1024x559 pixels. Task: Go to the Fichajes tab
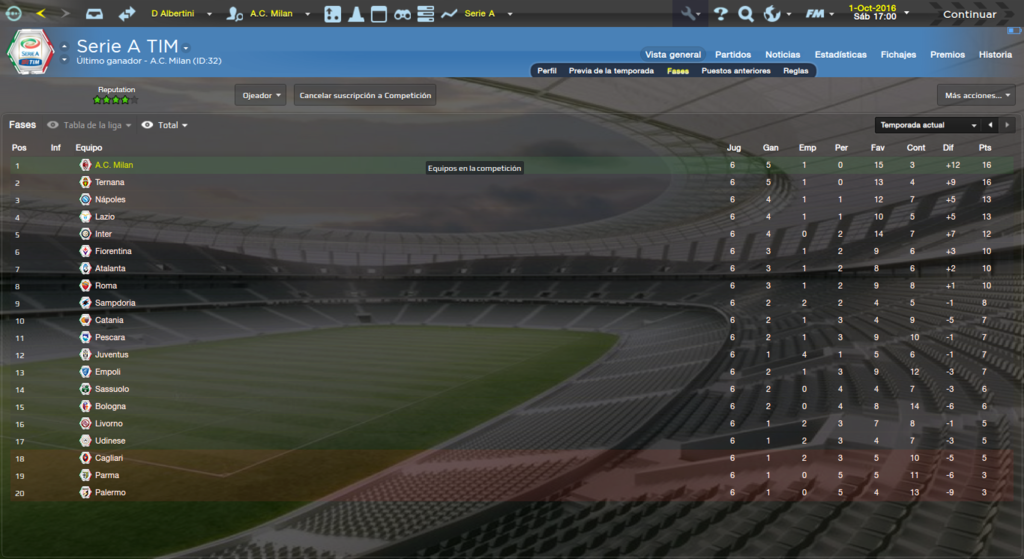tap(898, 55)
